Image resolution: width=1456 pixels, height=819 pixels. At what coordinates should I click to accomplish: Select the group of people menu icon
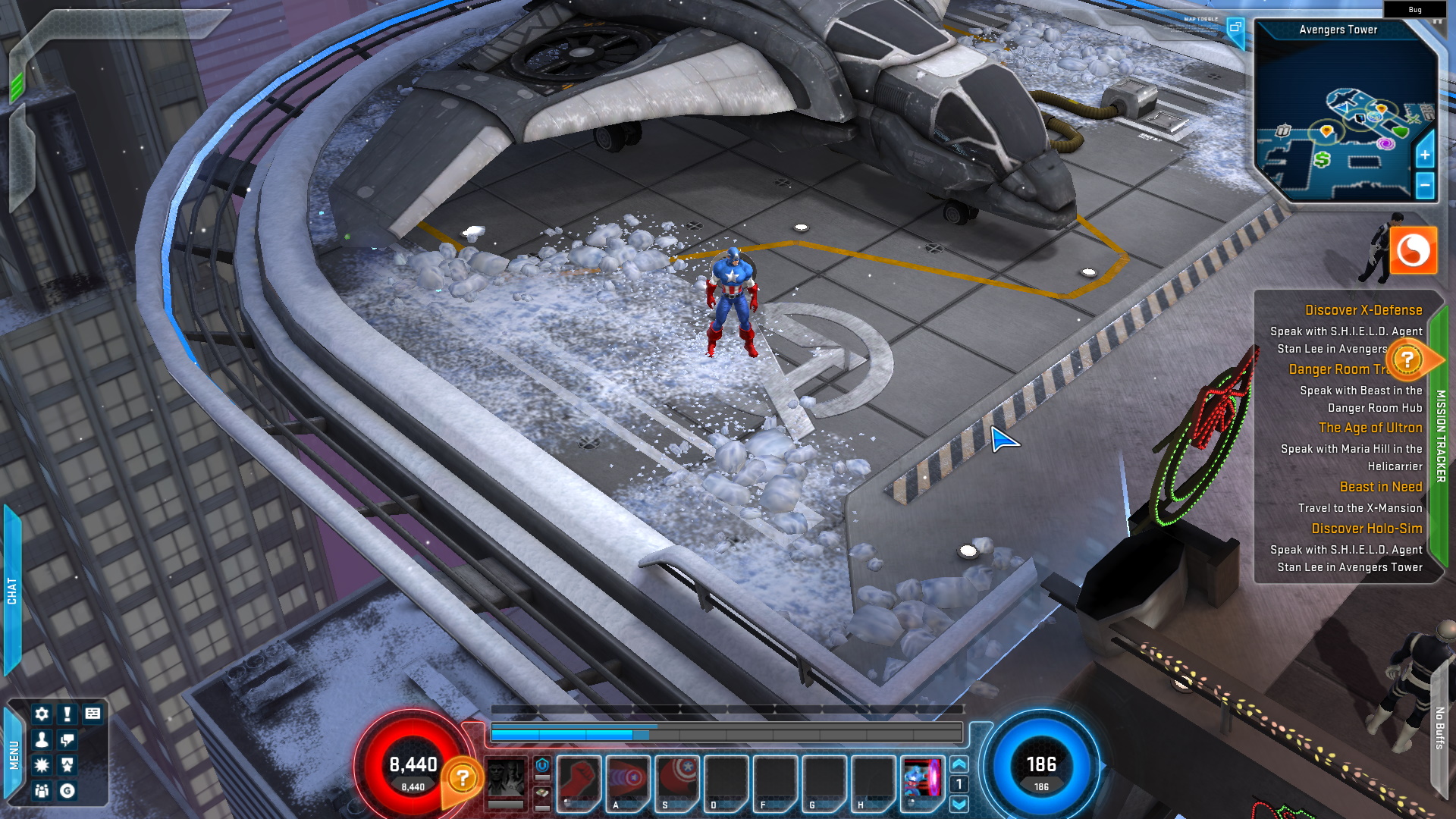point(42,791)
